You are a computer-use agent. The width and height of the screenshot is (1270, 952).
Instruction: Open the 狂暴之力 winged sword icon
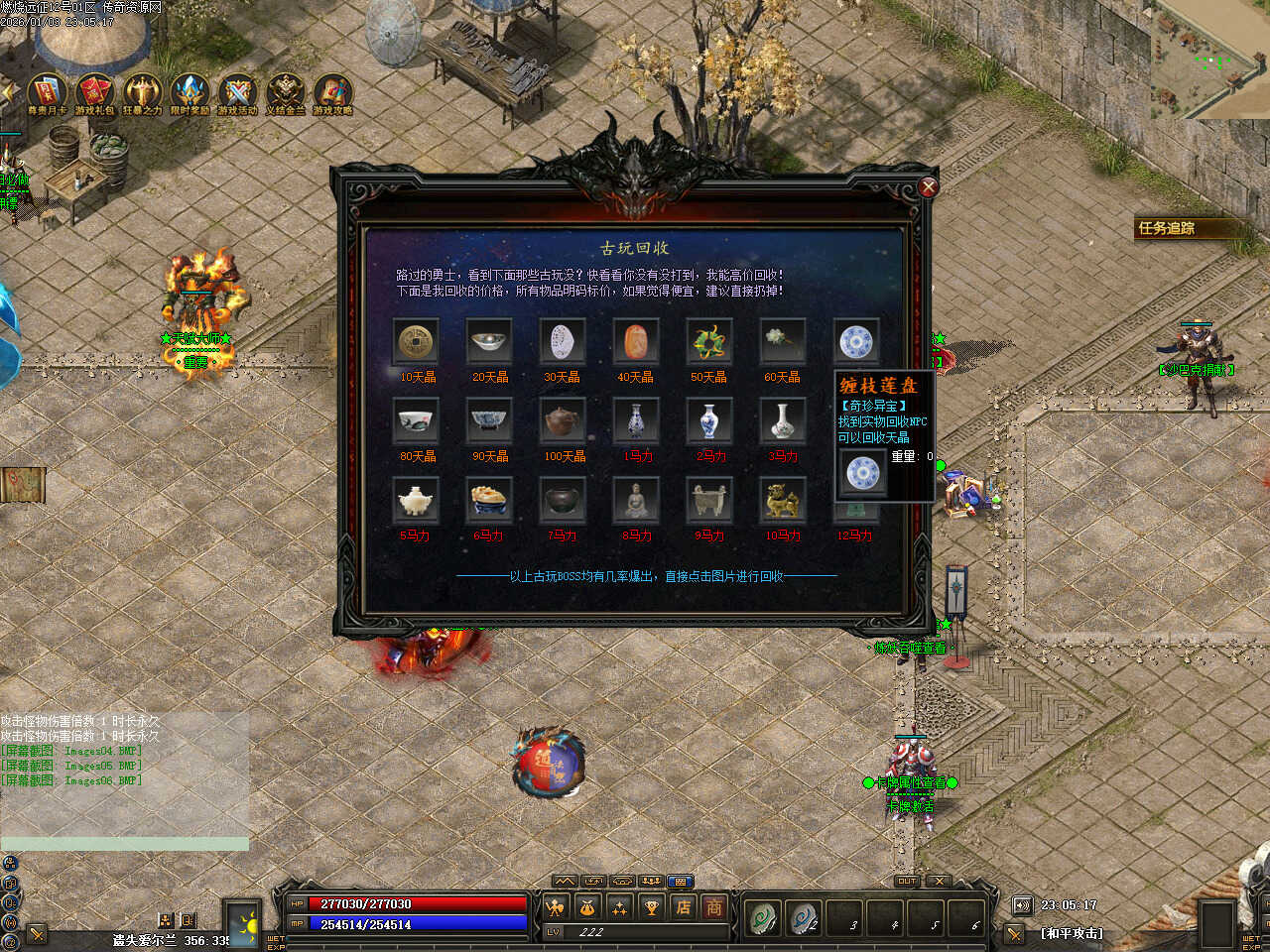click(x=142, y=92)
